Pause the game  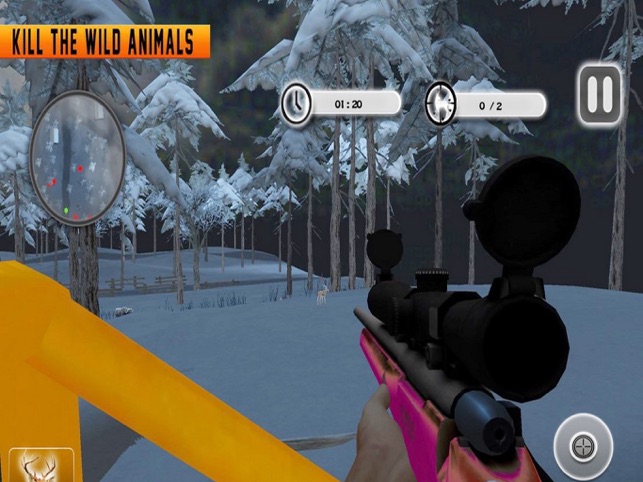click(x=600, y=96)
